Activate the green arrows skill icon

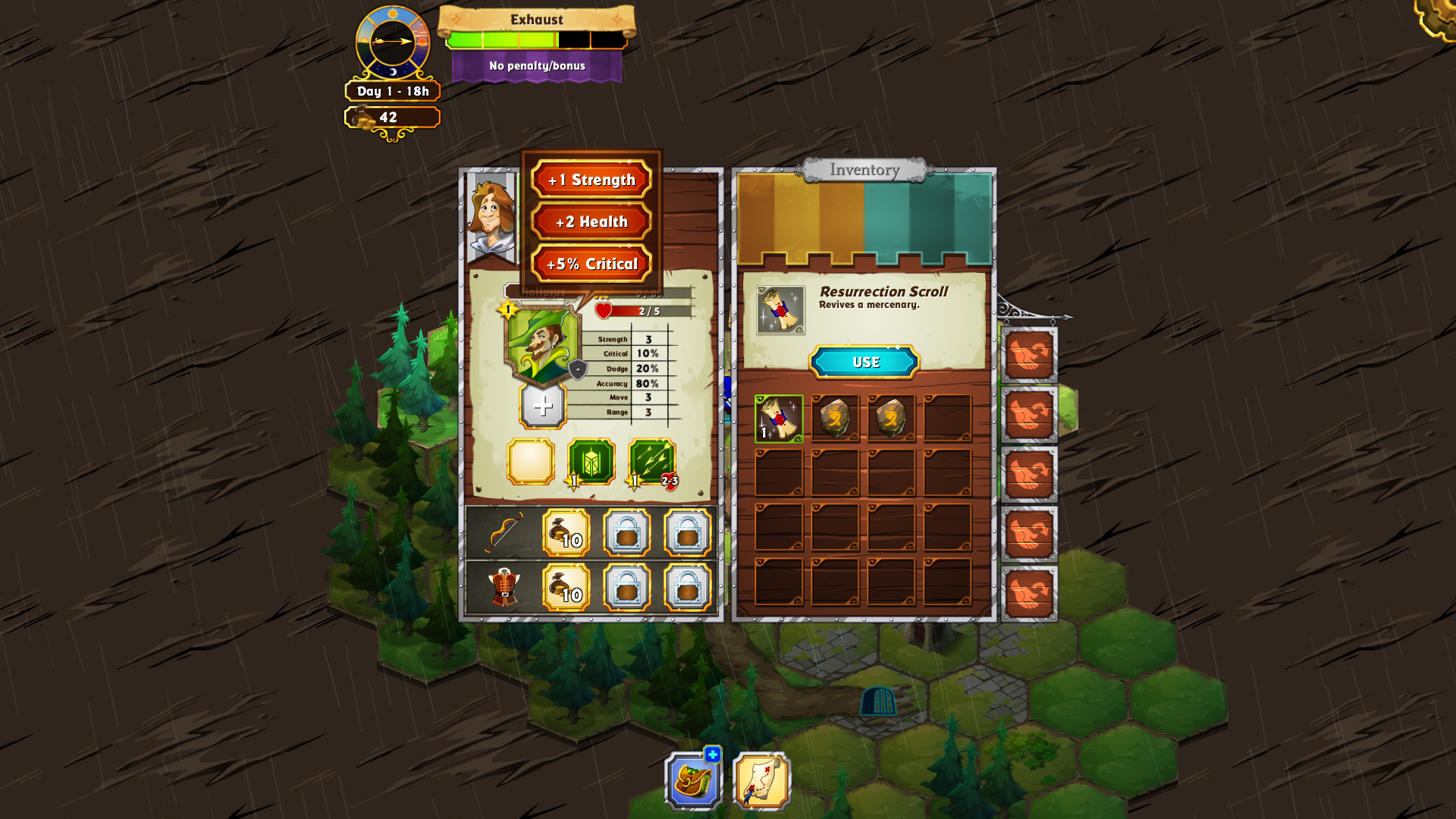point(651,461)
